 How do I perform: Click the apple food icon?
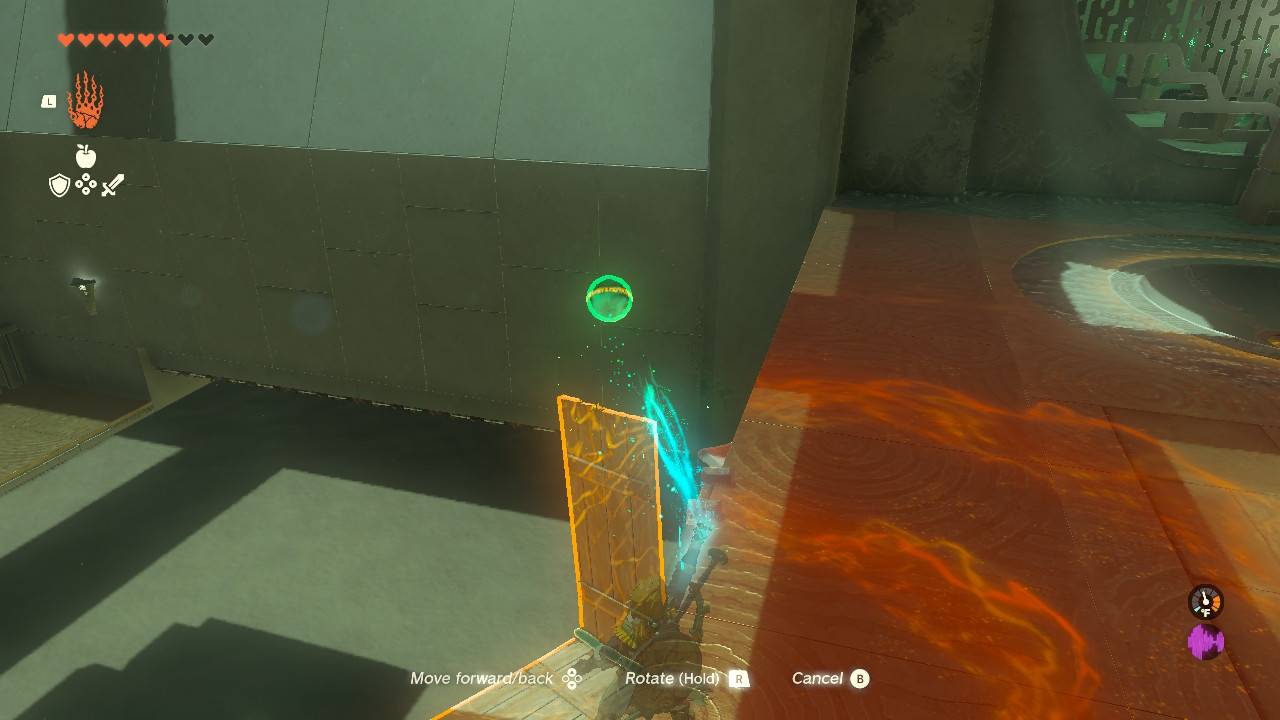pyautogui.click(x=86, y=155)
